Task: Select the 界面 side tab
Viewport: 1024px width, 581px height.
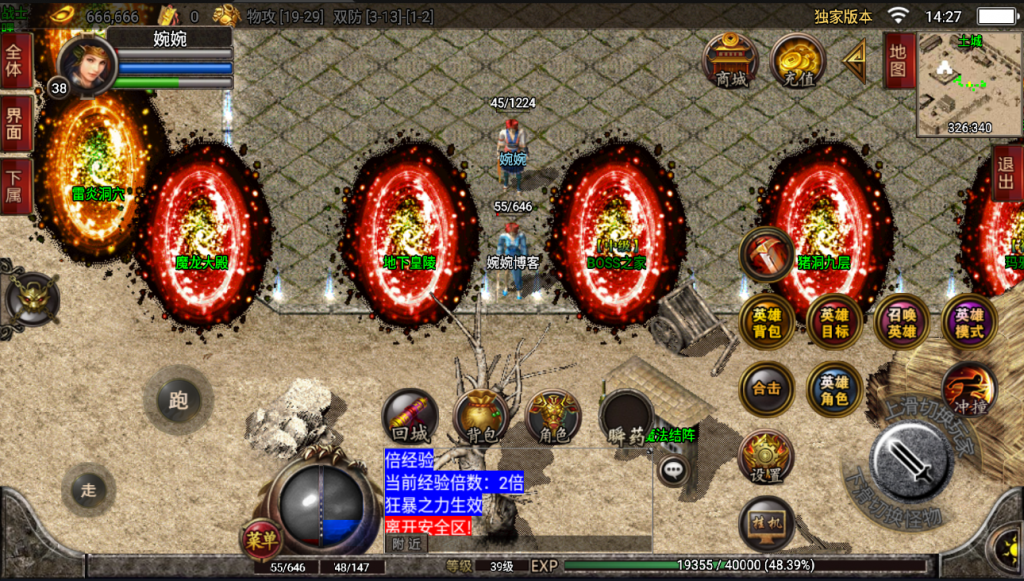Action: click(15, 124)
